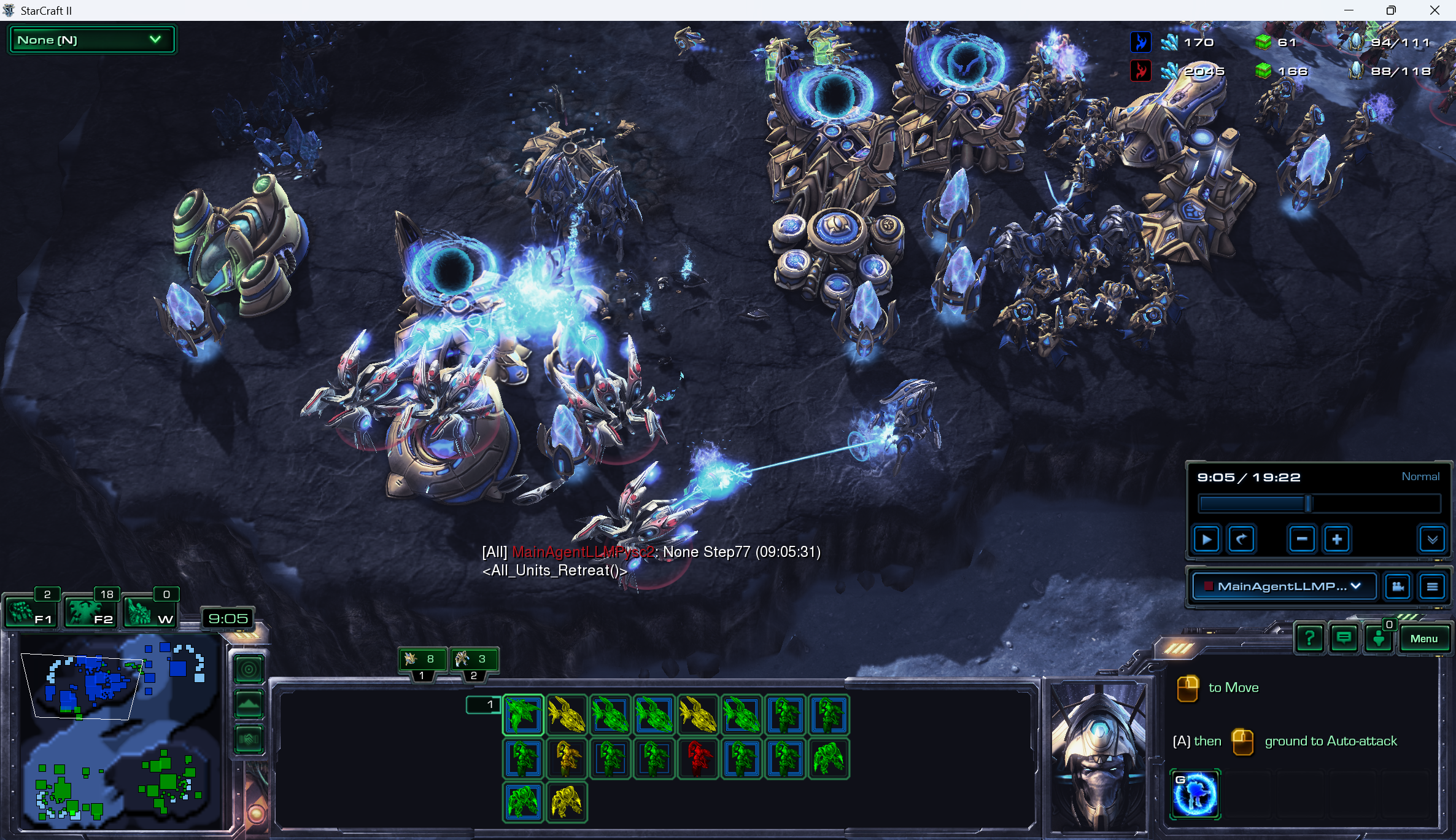The image size is (1456, 840).
Task: Play the replay
Action: (1206, 540)
